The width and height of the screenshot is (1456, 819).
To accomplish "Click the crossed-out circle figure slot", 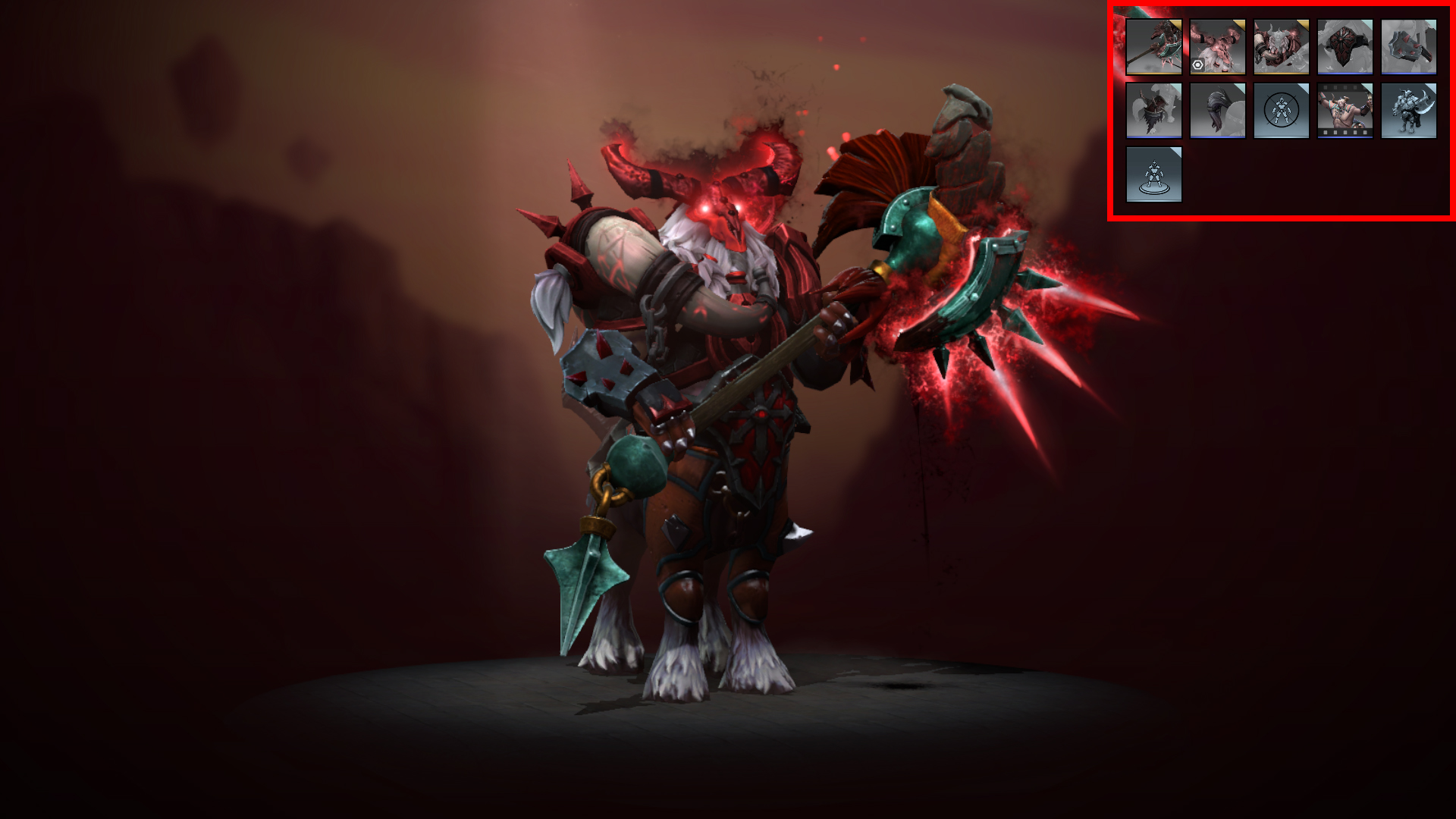I will pyautogui.click(x=1281, y=111).
